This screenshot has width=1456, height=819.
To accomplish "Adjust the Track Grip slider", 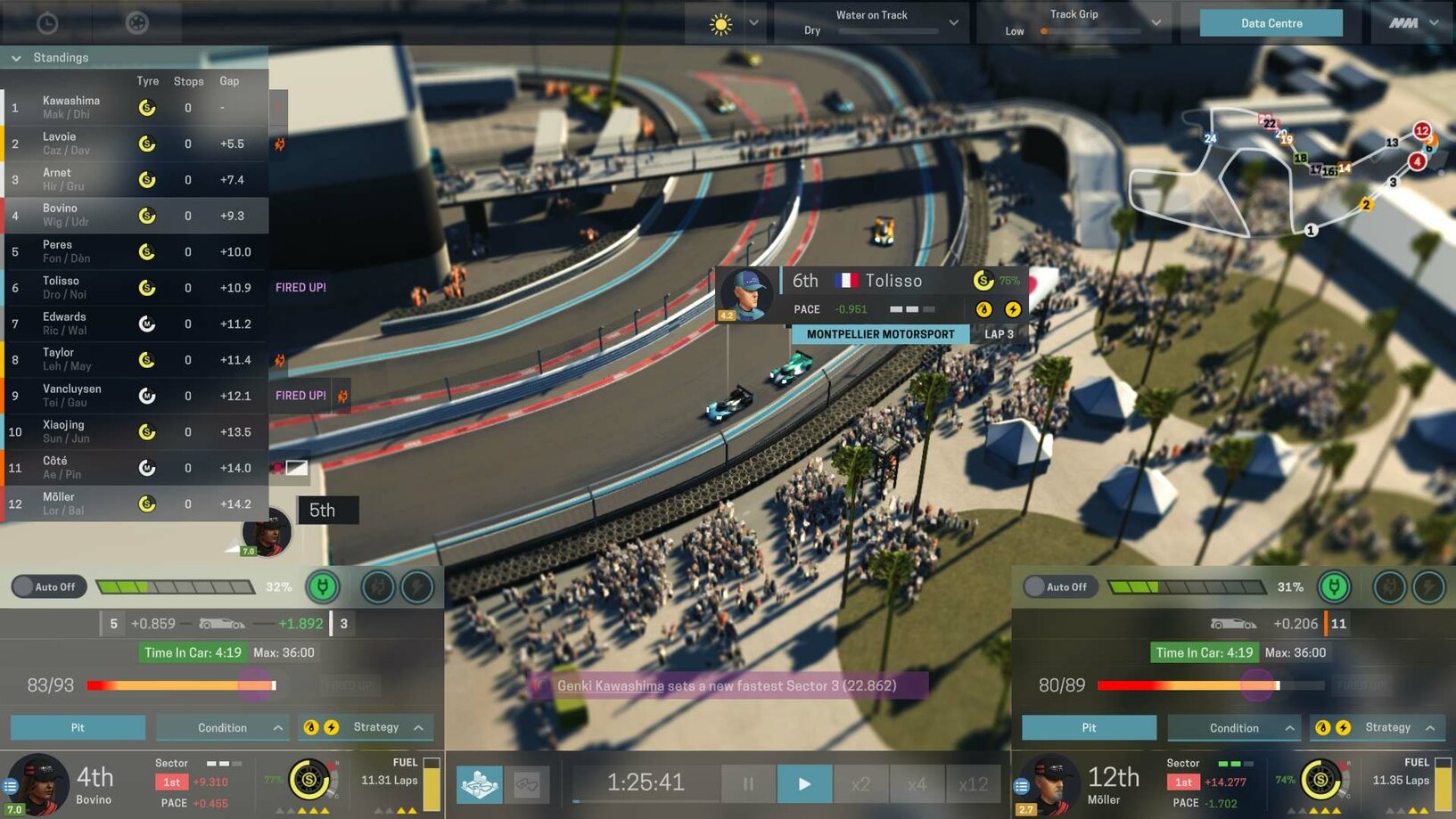I will pyautogui.click(x=1043, y=29).
